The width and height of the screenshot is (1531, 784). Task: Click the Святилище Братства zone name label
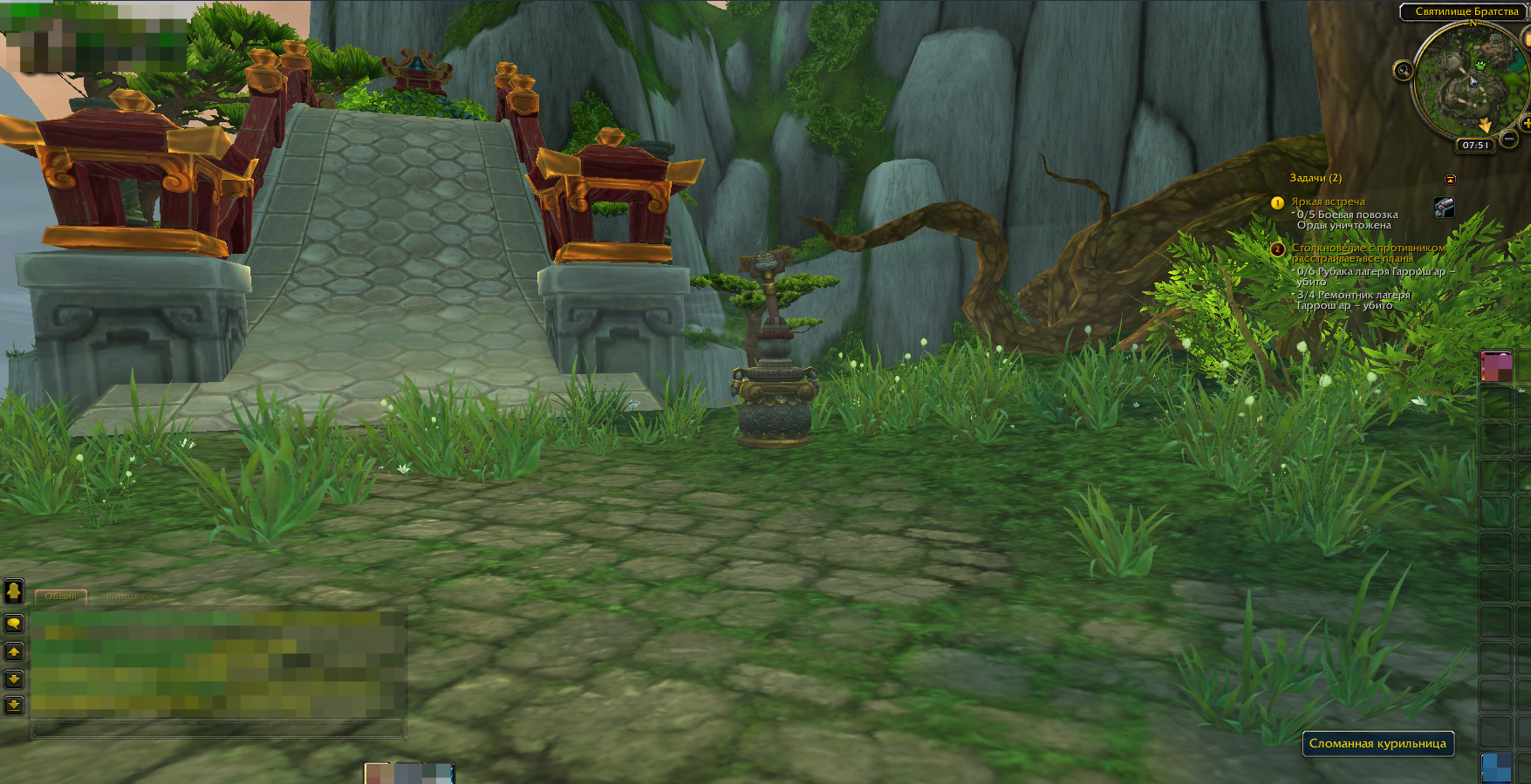1466,11
